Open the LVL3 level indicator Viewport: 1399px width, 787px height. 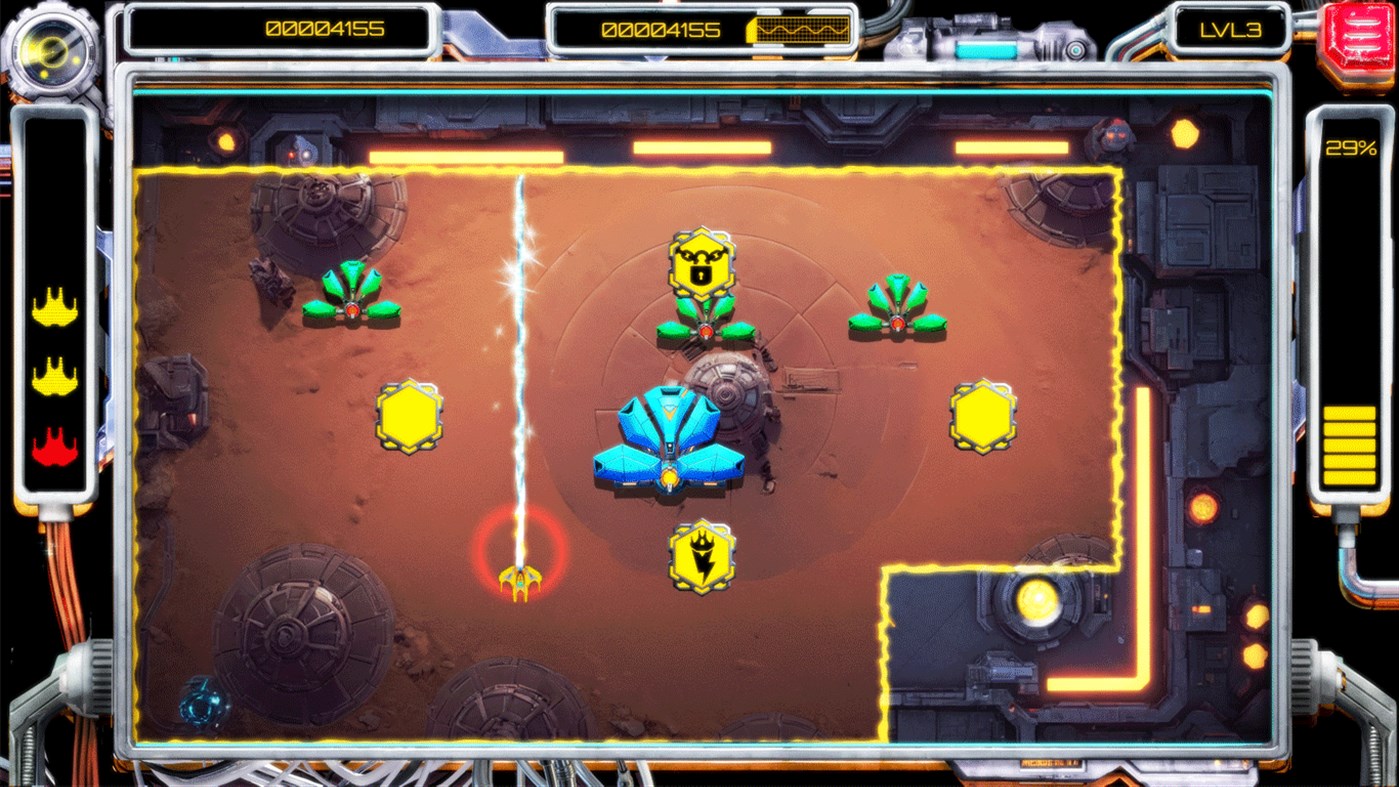point(1232,29)
